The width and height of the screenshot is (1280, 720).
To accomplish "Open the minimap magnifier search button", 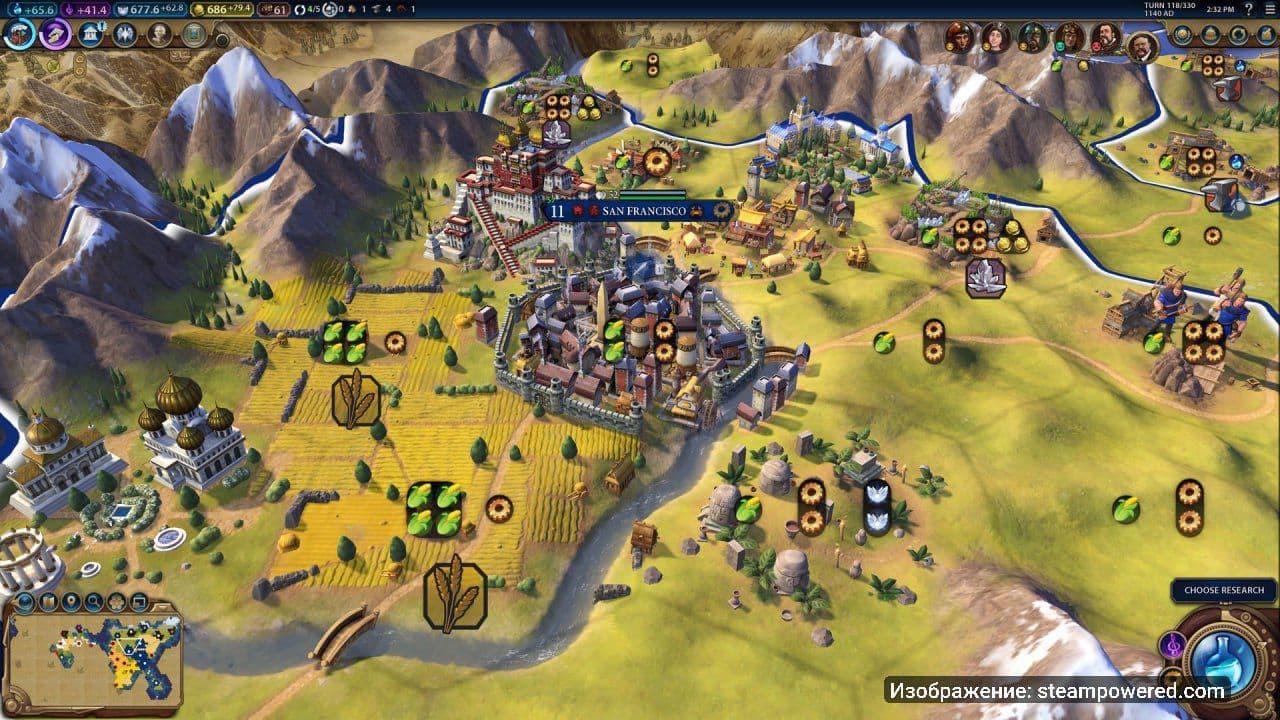I will [93, 602].
